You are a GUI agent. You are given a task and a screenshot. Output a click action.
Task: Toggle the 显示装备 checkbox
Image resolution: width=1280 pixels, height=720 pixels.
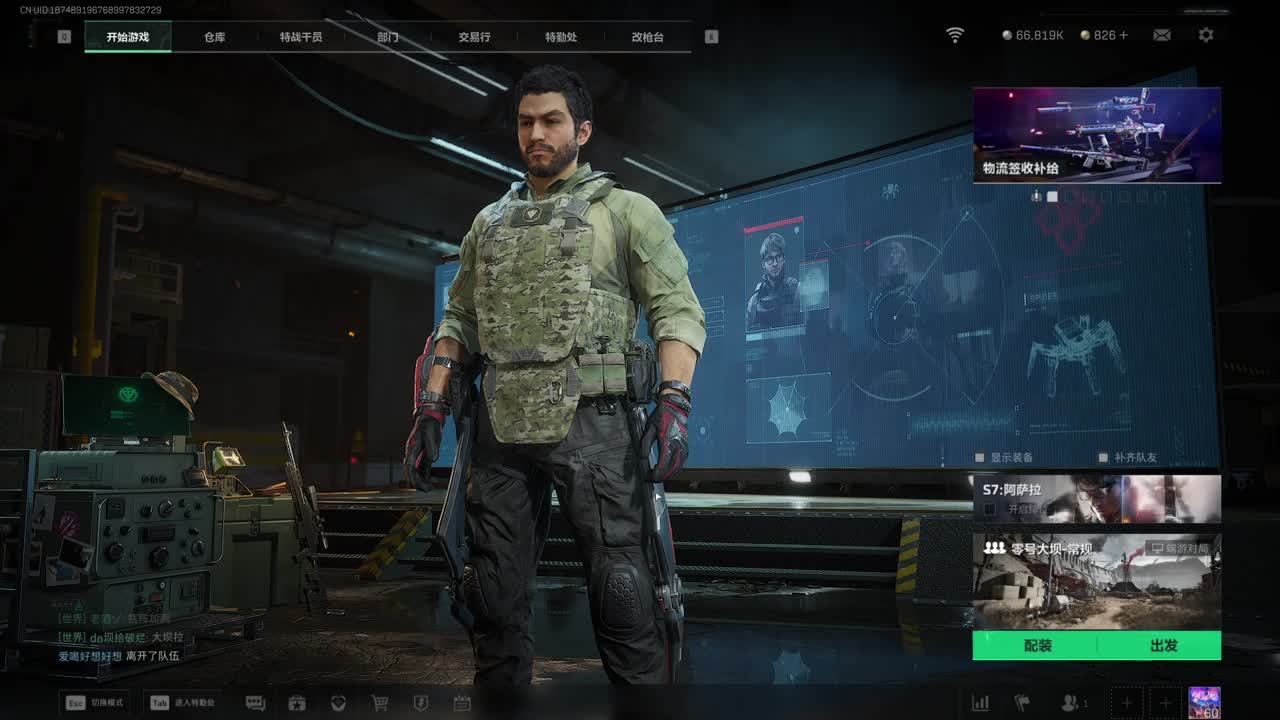click(x=981, y=458)
